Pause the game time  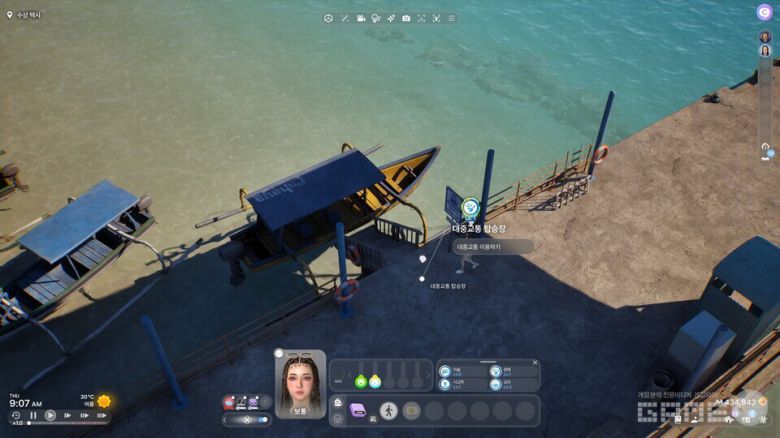33,415
